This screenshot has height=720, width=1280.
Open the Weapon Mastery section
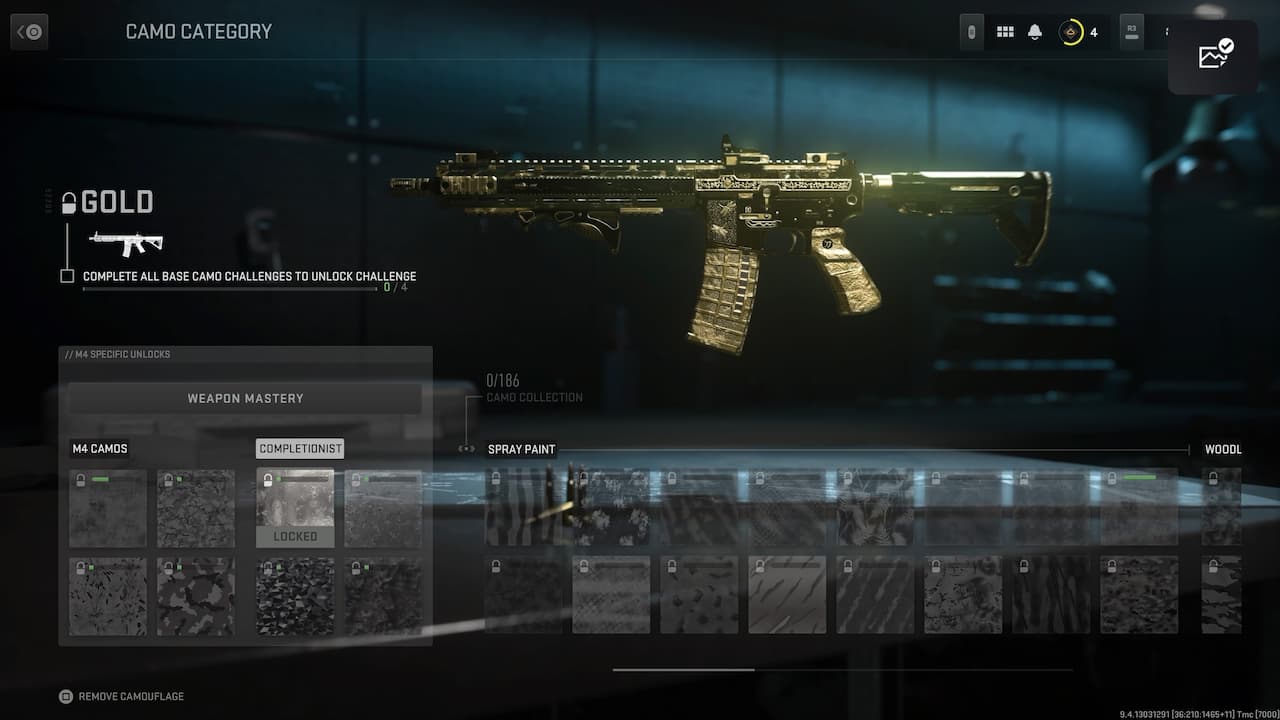point(245,398)
